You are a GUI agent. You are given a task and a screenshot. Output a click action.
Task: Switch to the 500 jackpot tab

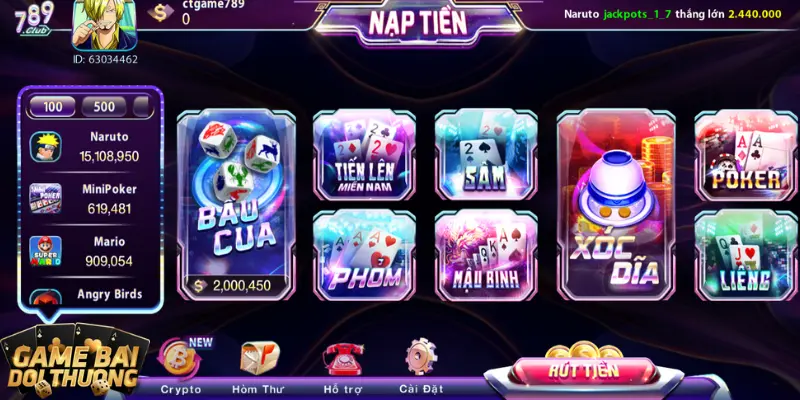pos(104,107)
